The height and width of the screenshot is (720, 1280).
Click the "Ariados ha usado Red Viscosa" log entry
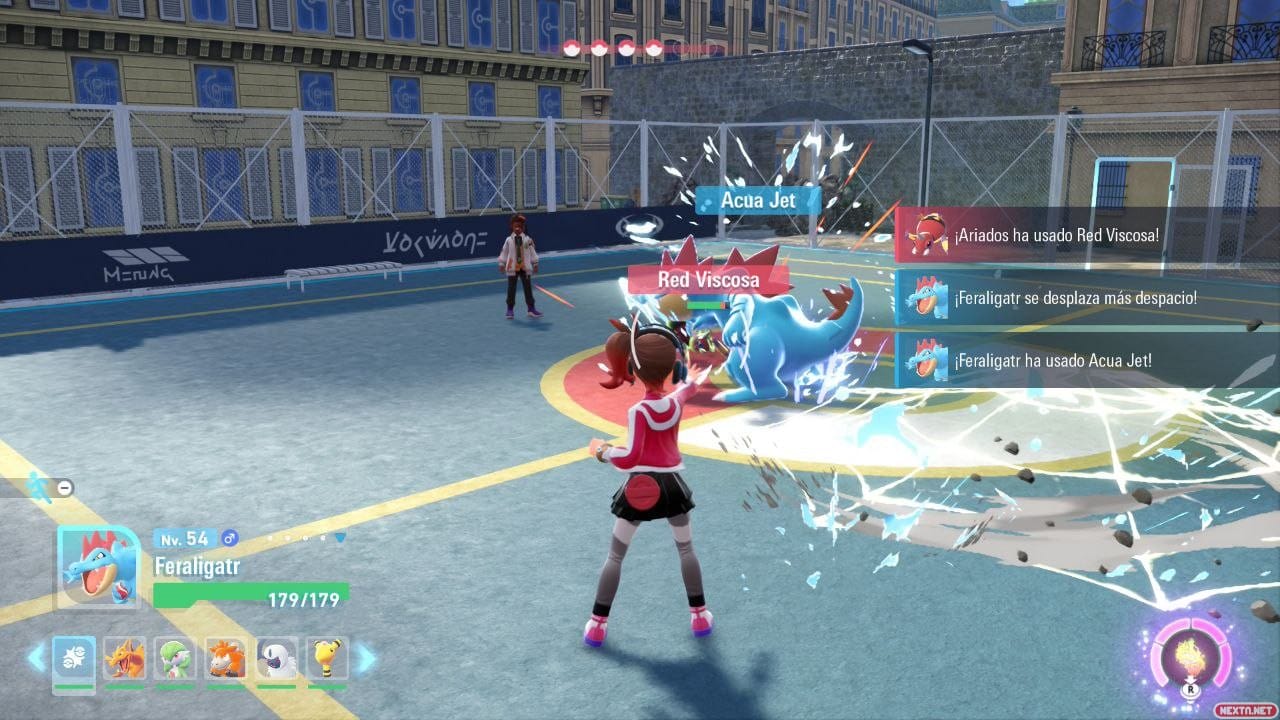(x=1086, y=235)
